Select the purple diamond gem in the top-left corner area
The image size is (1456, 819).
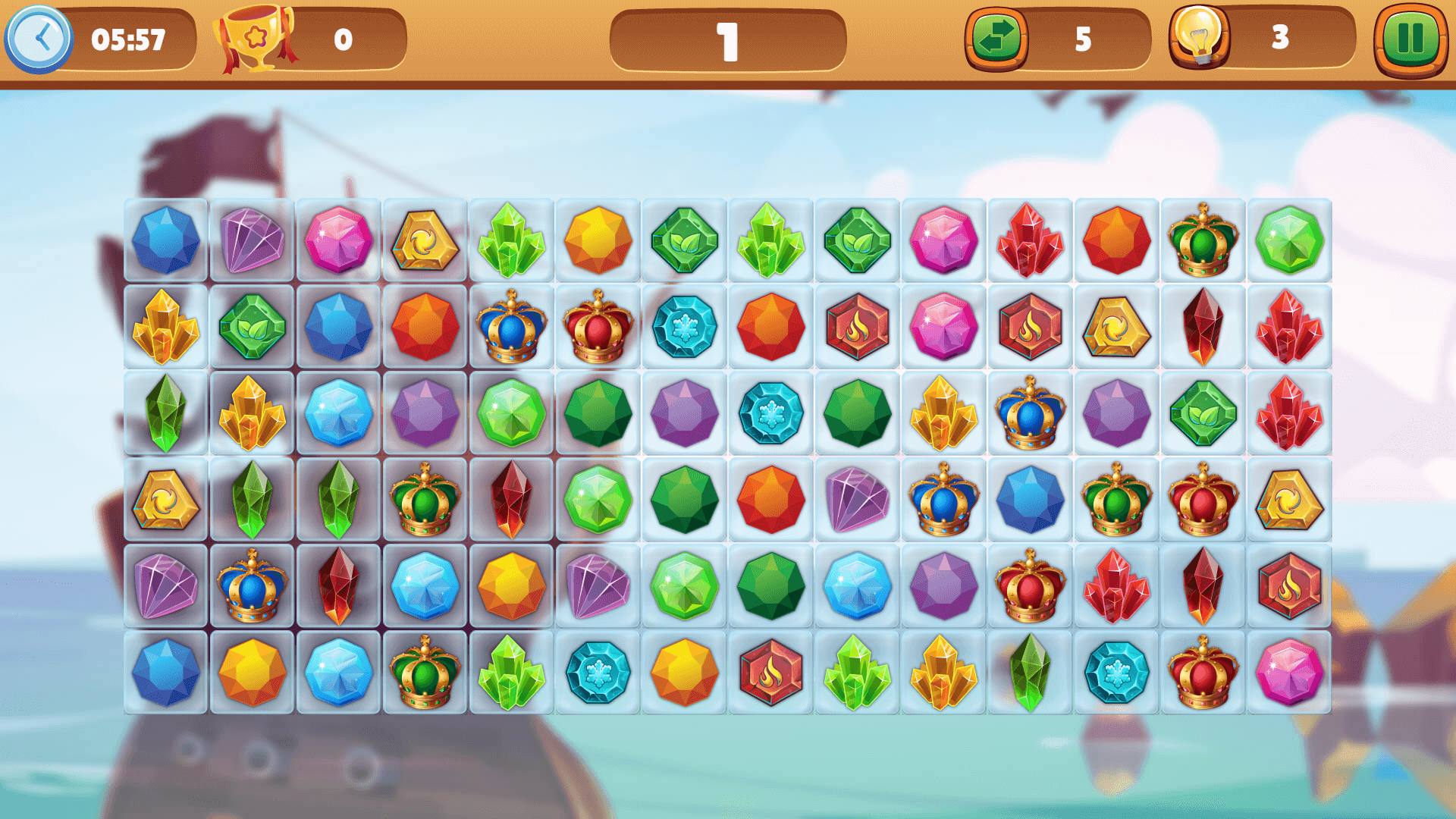pyautogui.click(x=253, y=241)
